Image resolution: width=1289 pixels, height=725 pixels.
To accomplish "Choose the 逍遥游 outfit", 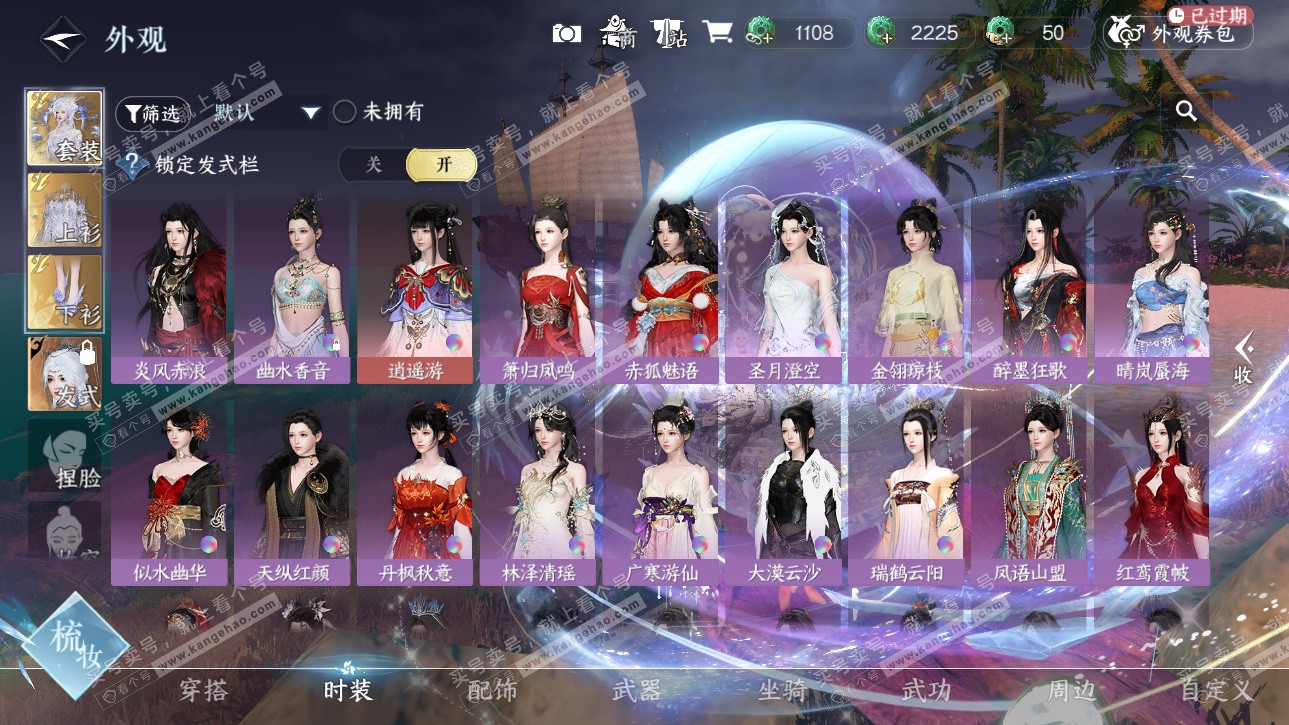I will coord(415,290).
